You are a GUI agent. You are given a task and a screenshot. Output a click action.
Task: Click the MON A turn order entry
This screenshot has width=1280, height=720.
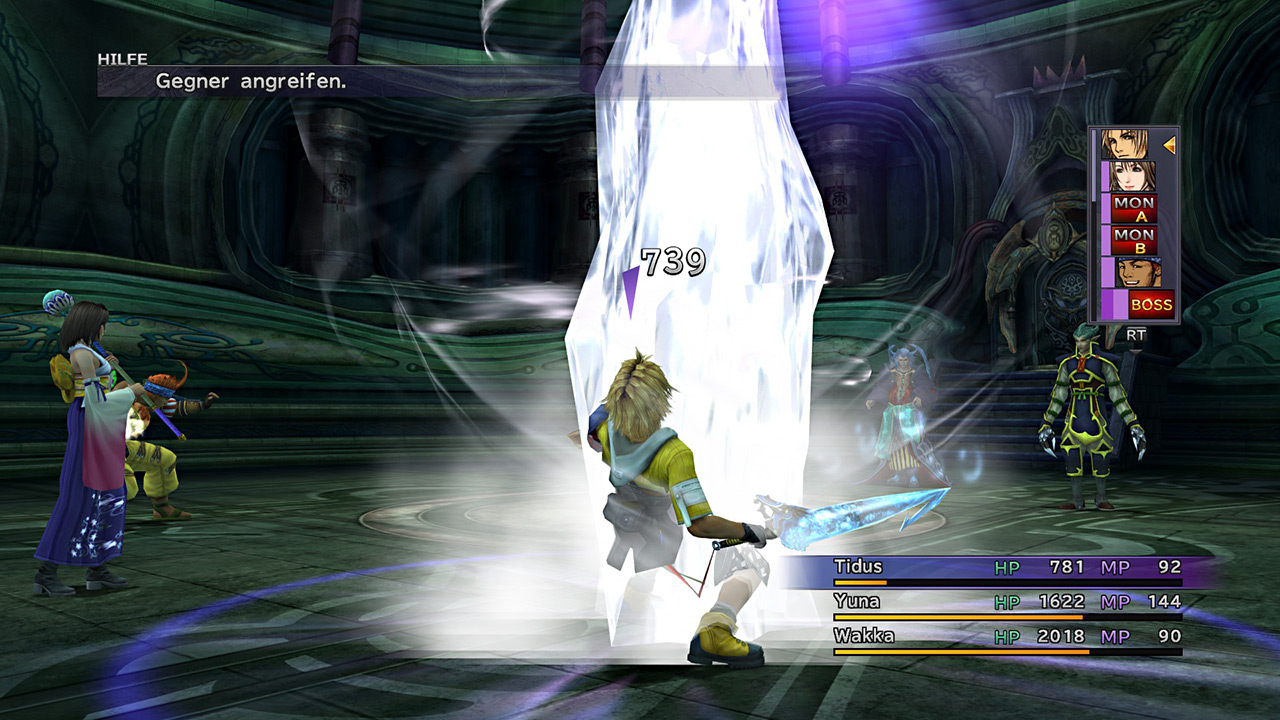tap(1134, 208)
